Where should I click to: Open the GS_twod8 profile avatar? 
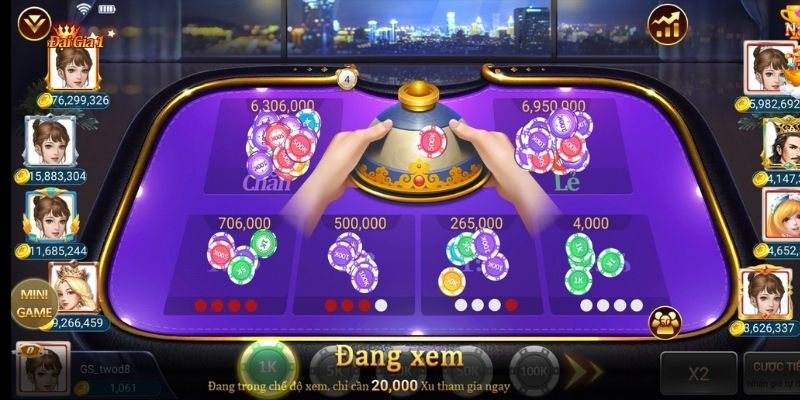tap(44, 368)
